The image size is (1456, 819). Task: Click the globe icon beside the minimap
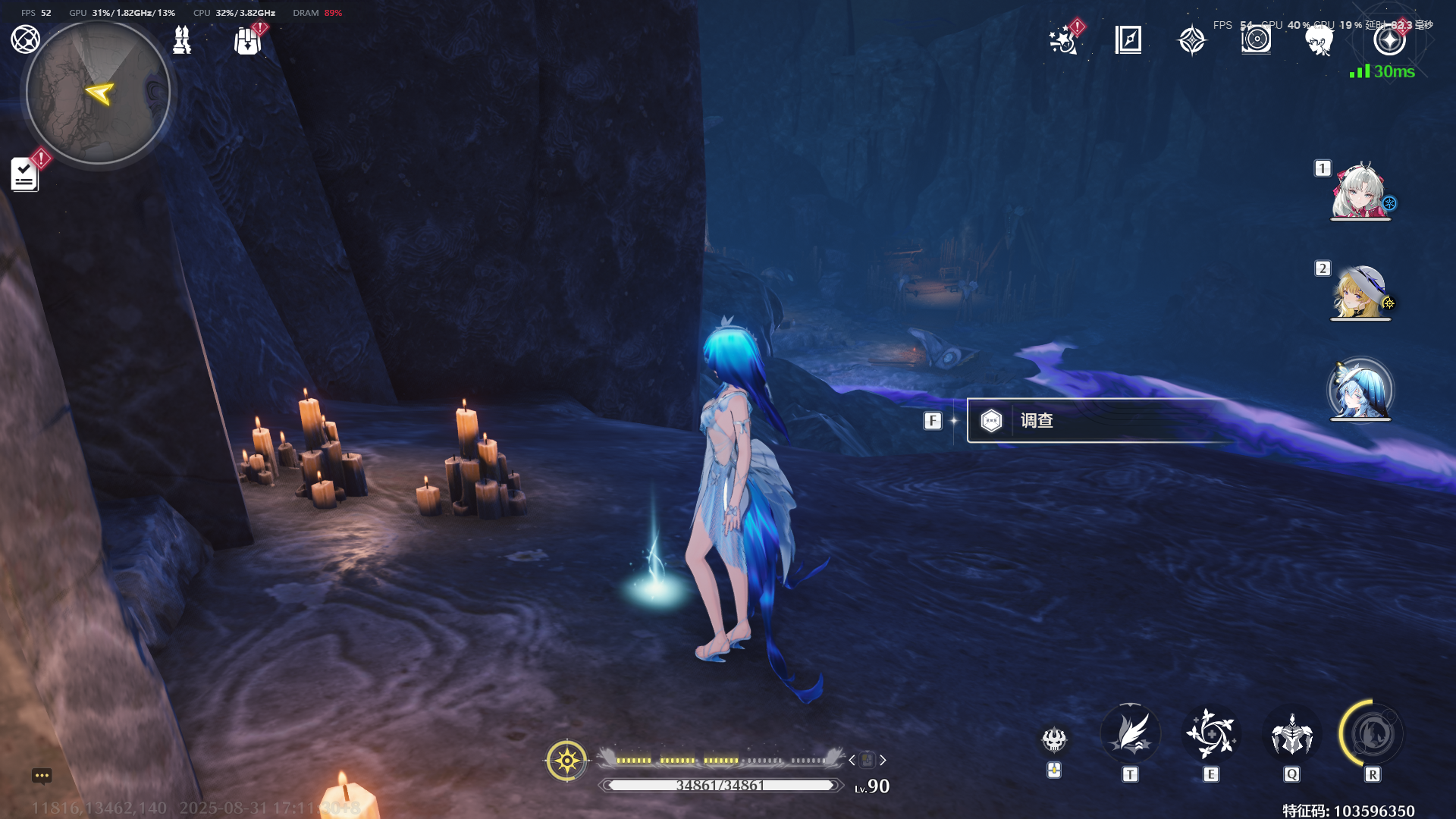(25, 39)
